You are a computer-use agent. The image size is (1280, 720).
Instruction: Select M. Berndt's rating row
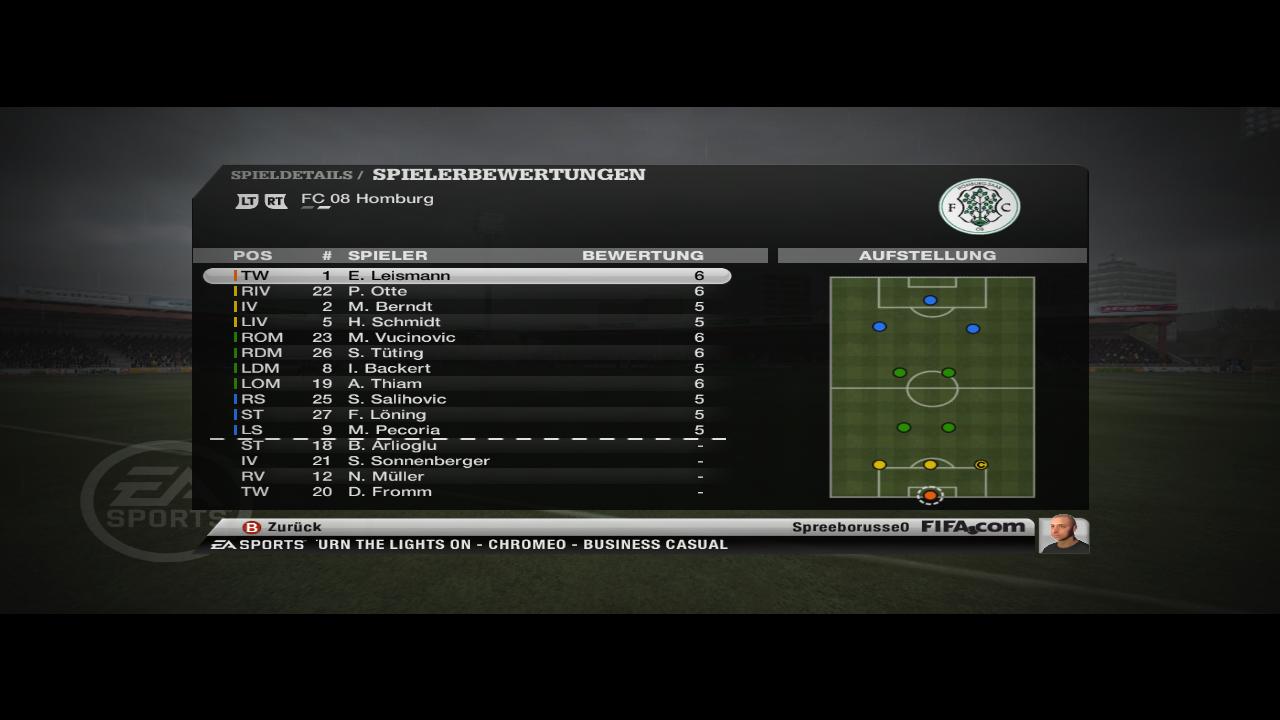coord(467,307)
